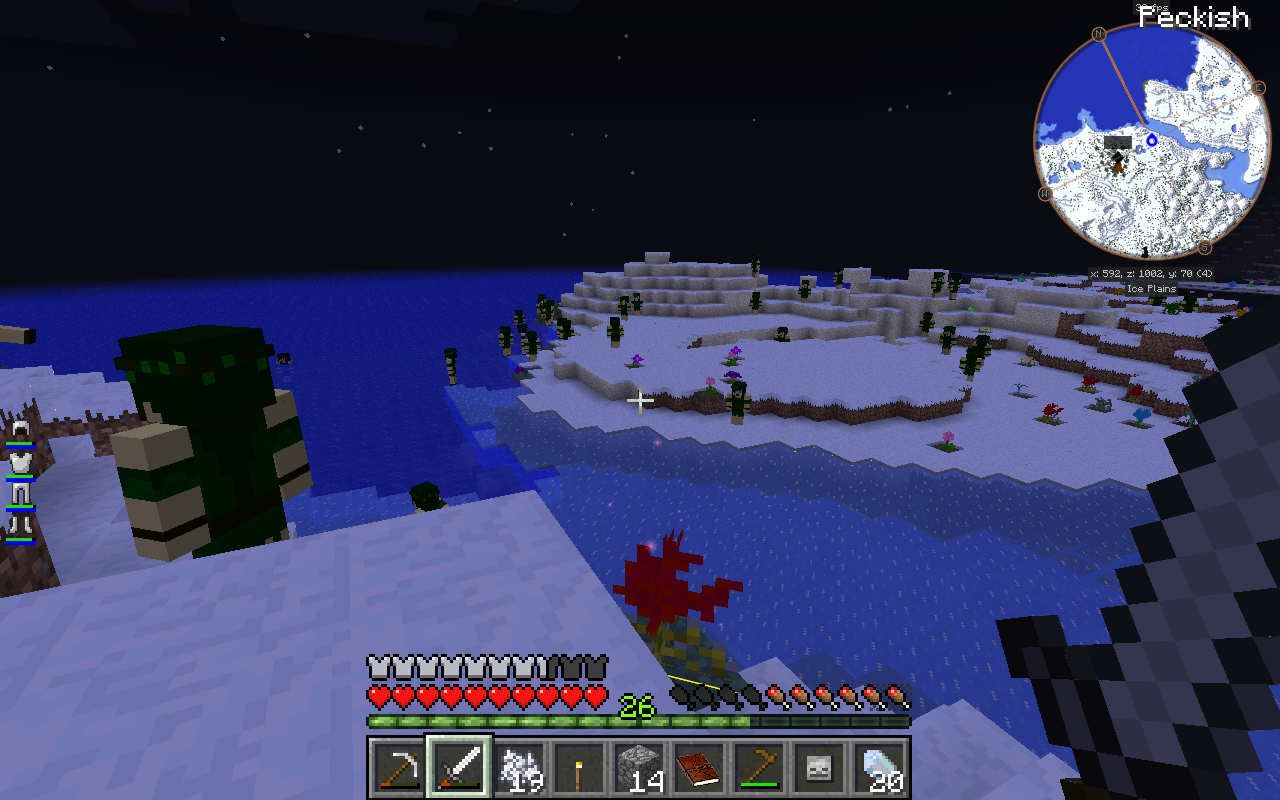This screenshot has height=800, width=1280.
Task: Choose the white string stack of 19
Action: click(x=521, y=769)
